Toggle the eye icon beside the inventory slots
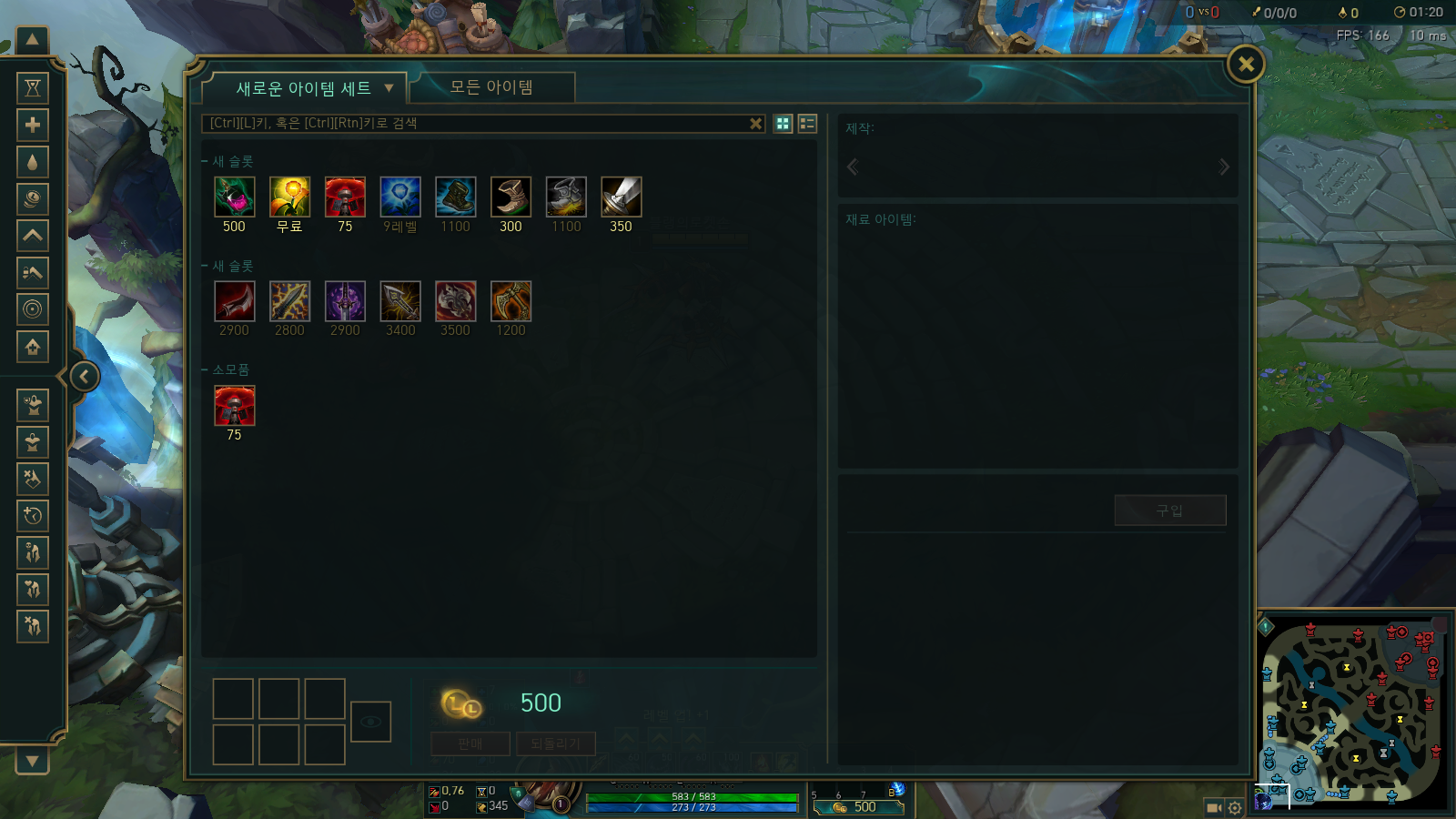 [370, 722]
